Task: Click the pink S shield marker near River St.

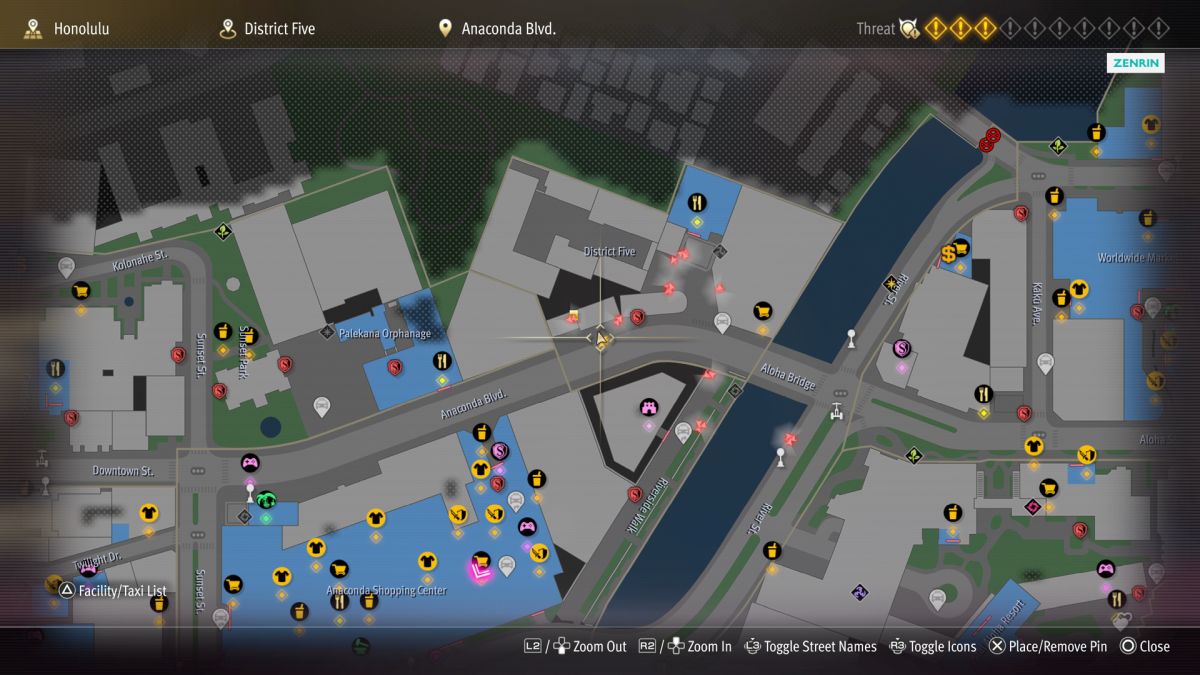Action: (901, 348)
